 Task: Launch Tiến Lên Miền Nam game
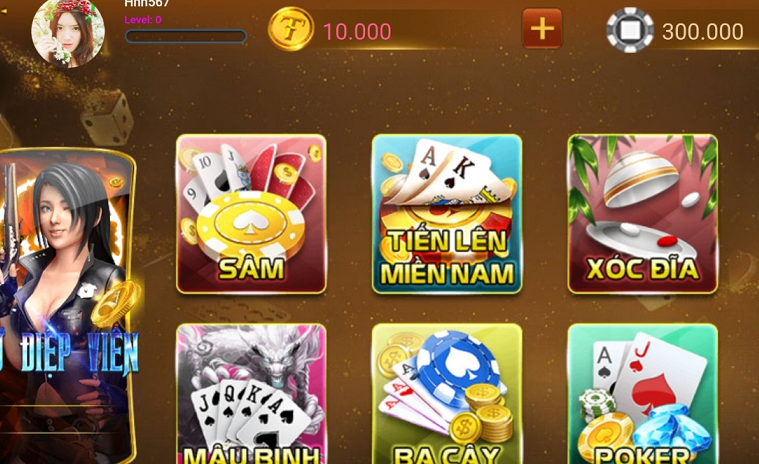447,214
